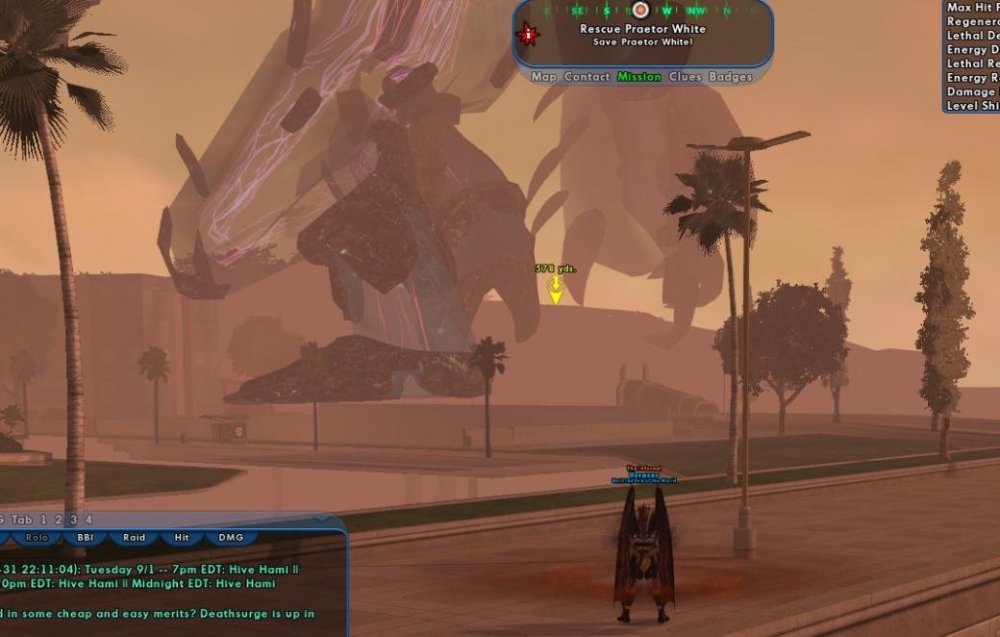Click the red mission info star icon
Screen dimensions: 1000x637
tap(527, 34)
